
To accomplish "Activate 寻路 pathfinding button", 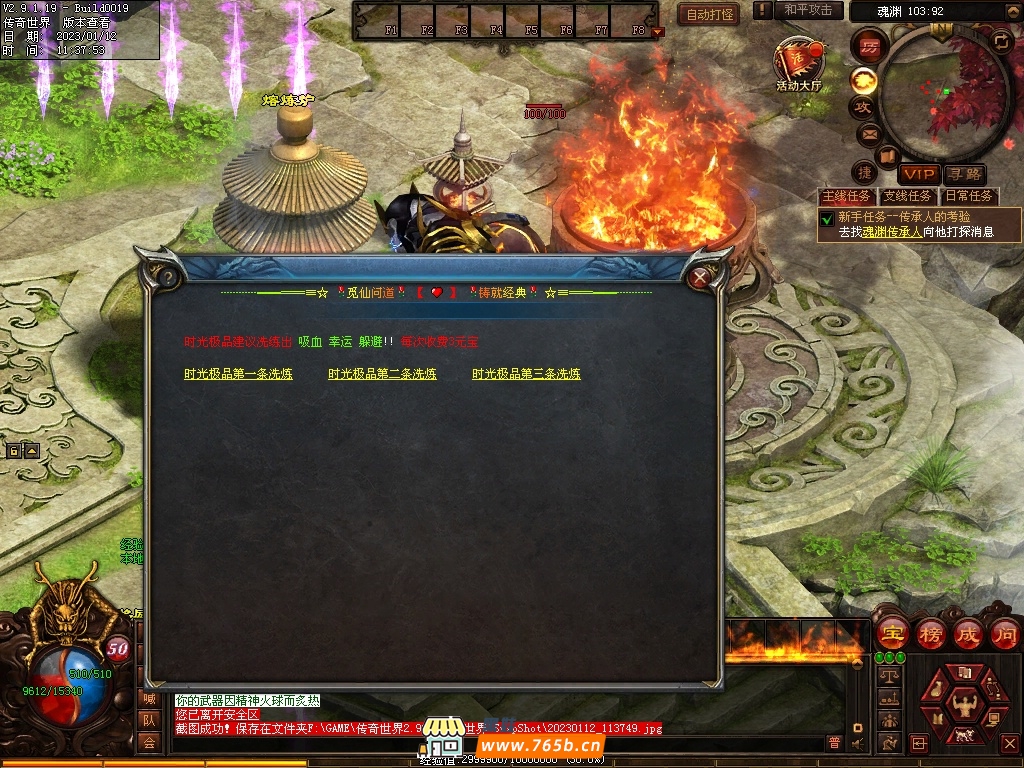I will (x=964, y=174).
